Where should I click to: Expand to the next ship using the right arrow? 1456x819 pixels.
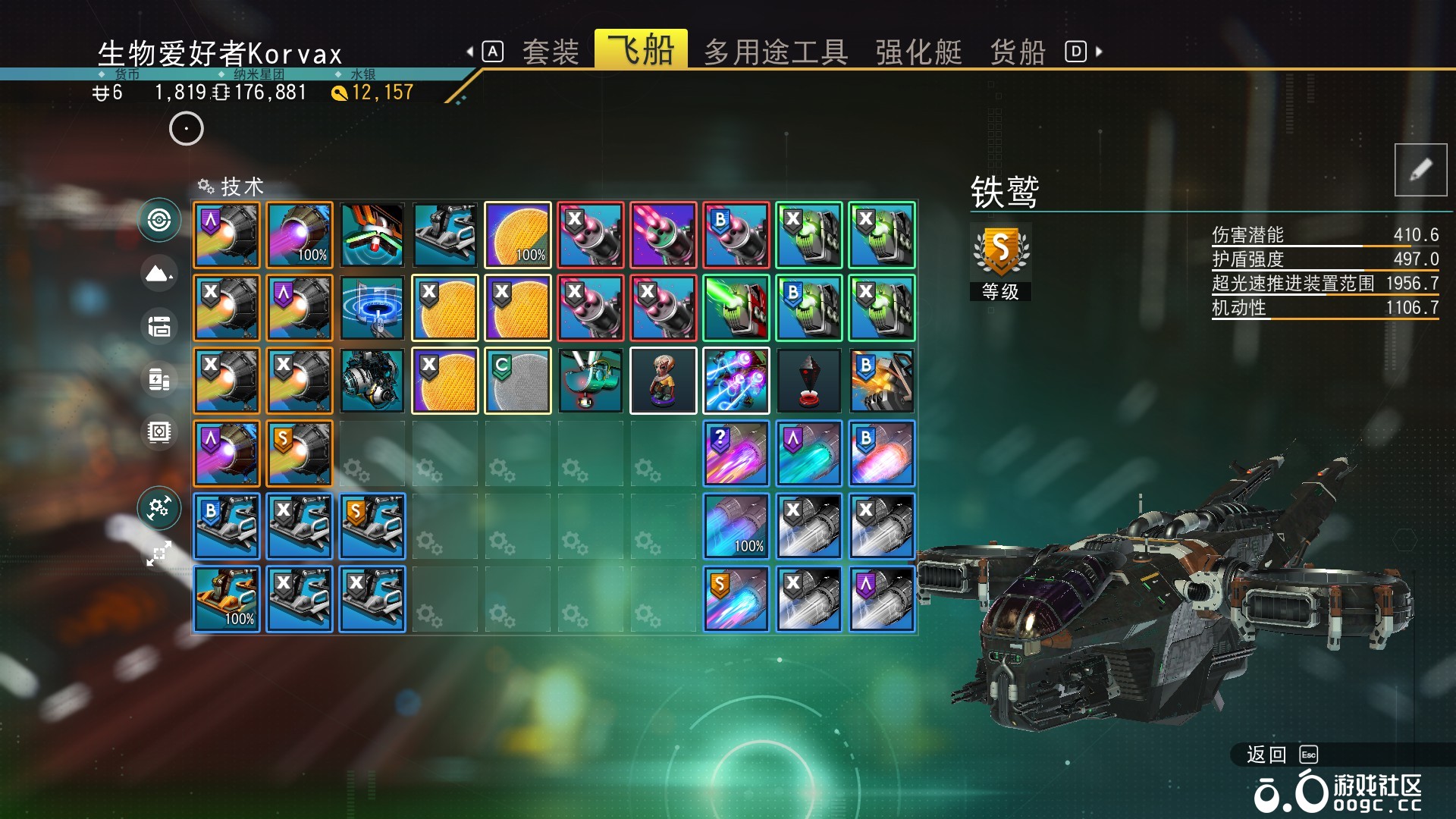tap(1098, 51)
